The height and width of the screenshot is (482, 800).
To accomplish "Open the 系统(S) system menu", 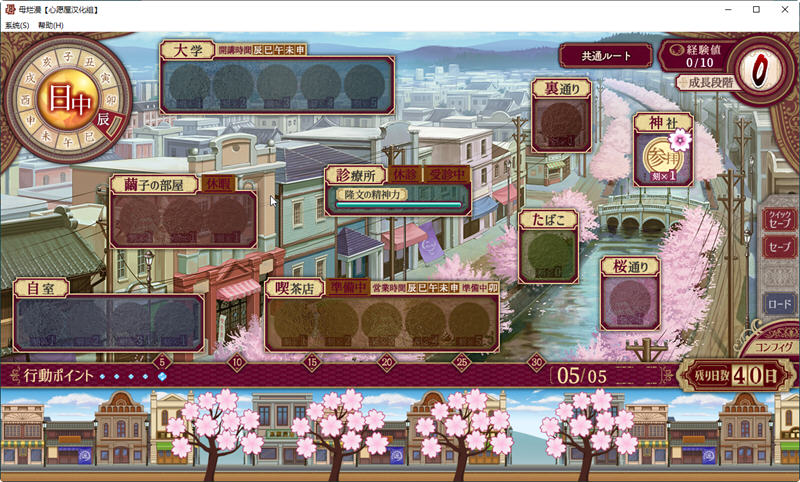I will coord(17,25).
